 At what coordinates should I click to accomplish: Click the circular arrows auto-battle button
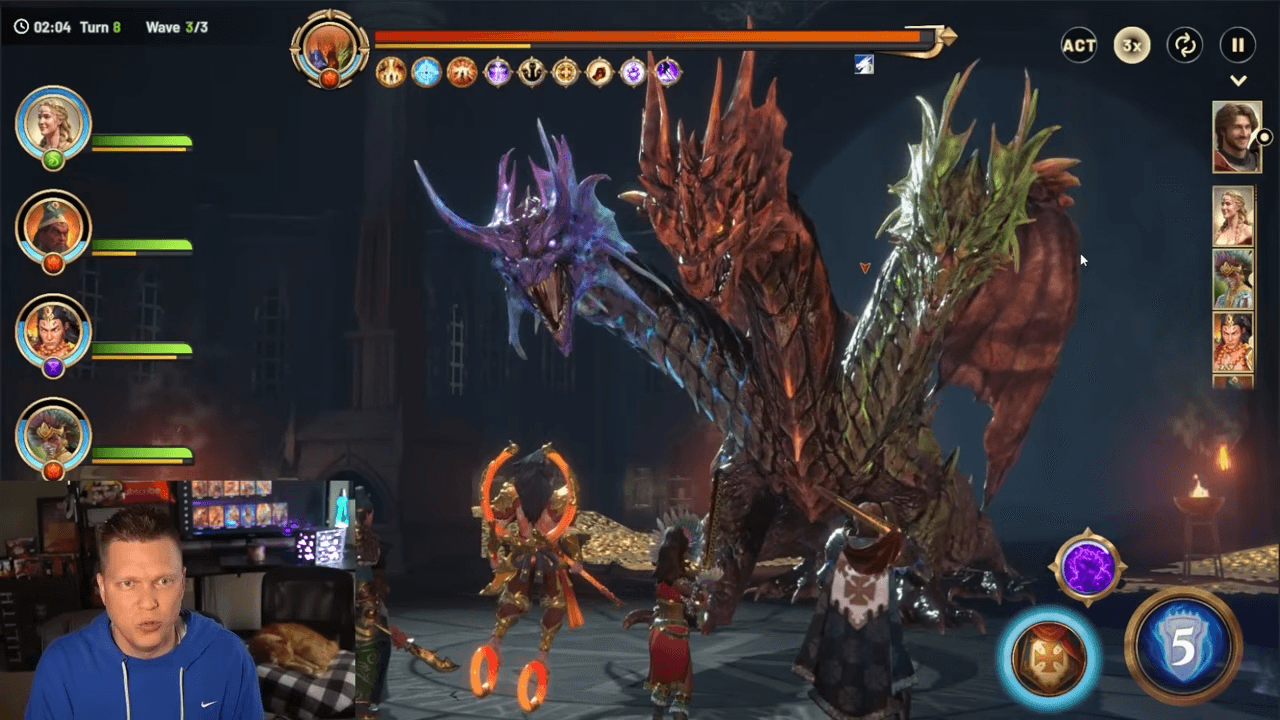1185,46
